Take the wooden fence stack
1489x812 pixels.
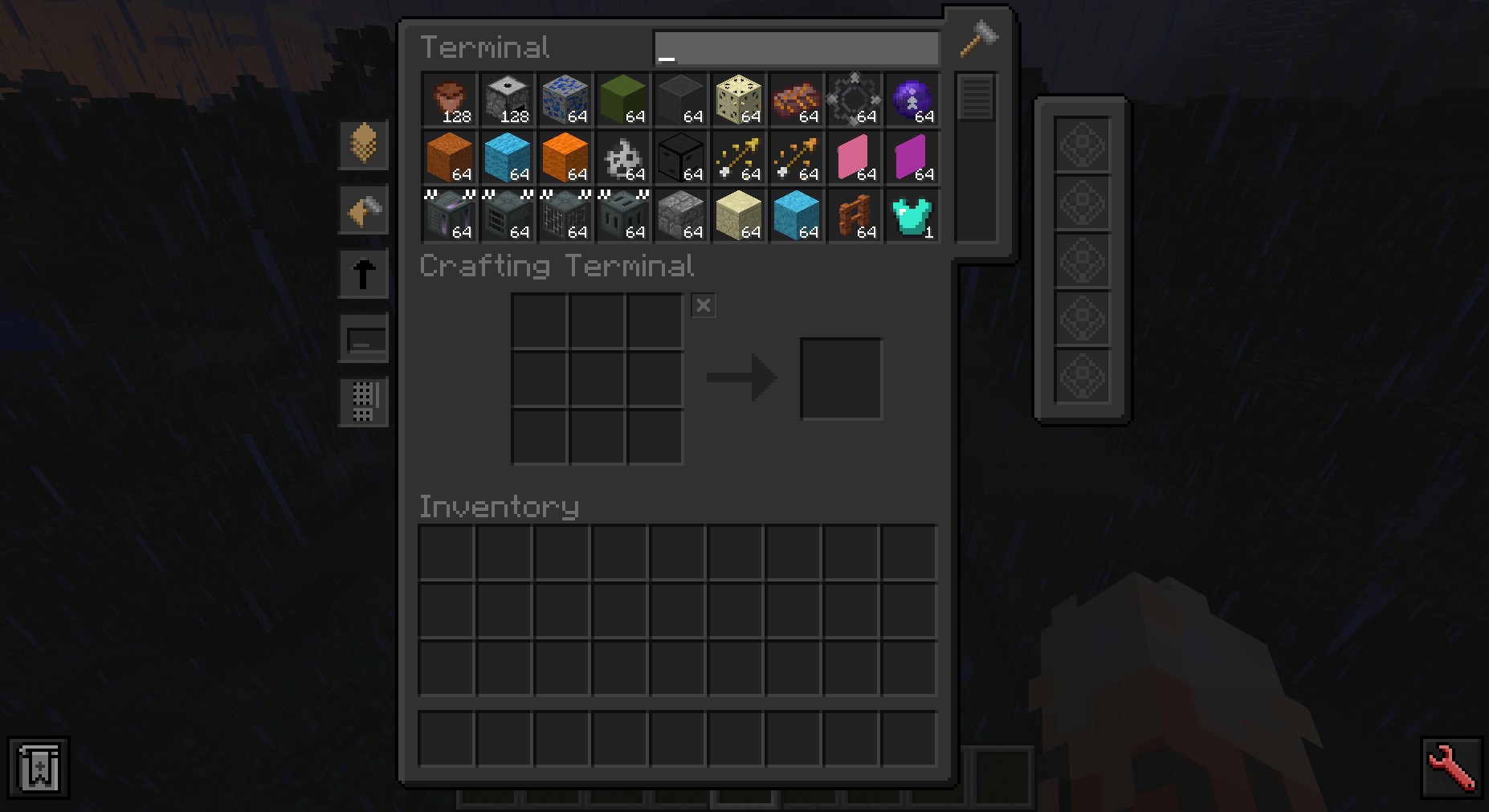(855, 215)
